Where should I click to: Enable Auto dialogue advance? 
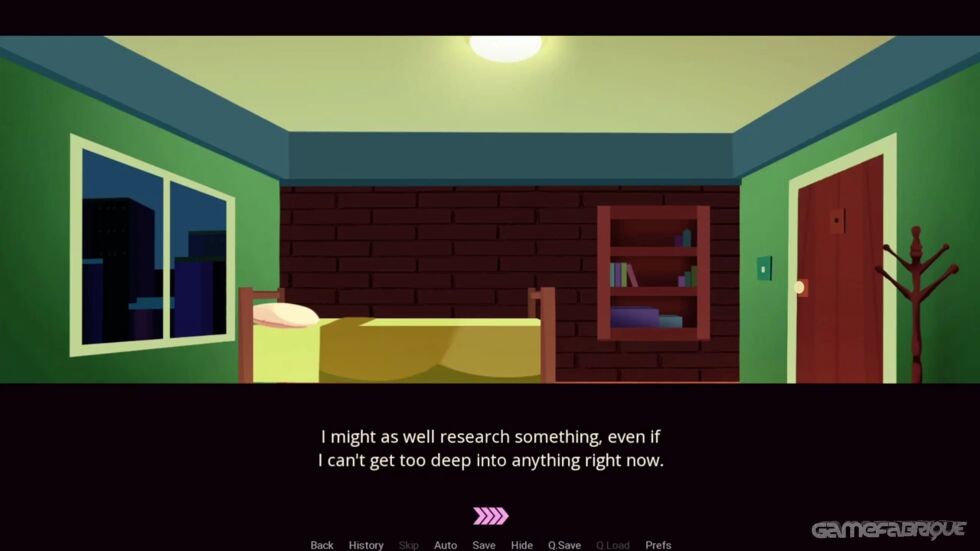coord(445,545)
